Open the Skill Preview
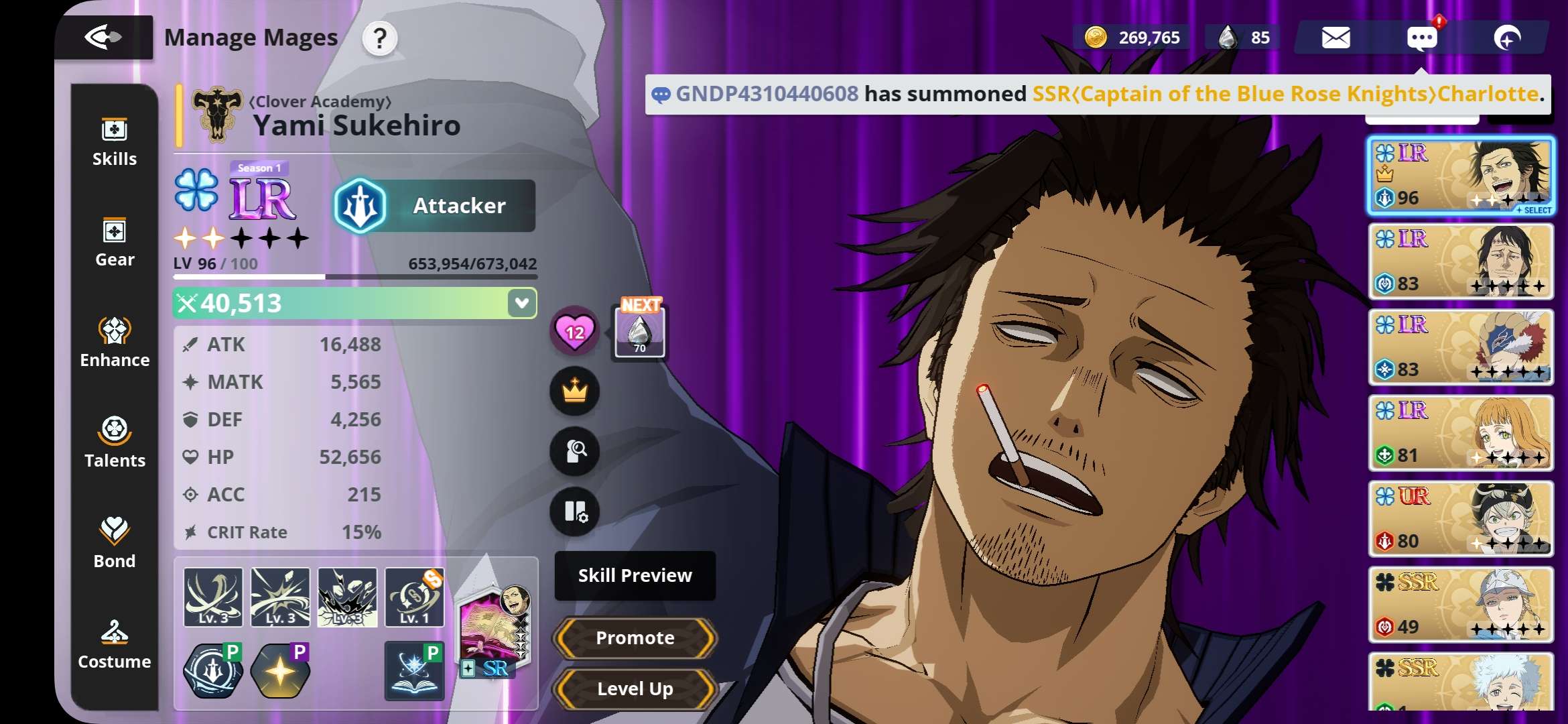Viewport: 1568px width, 724px height. (635, 575)
